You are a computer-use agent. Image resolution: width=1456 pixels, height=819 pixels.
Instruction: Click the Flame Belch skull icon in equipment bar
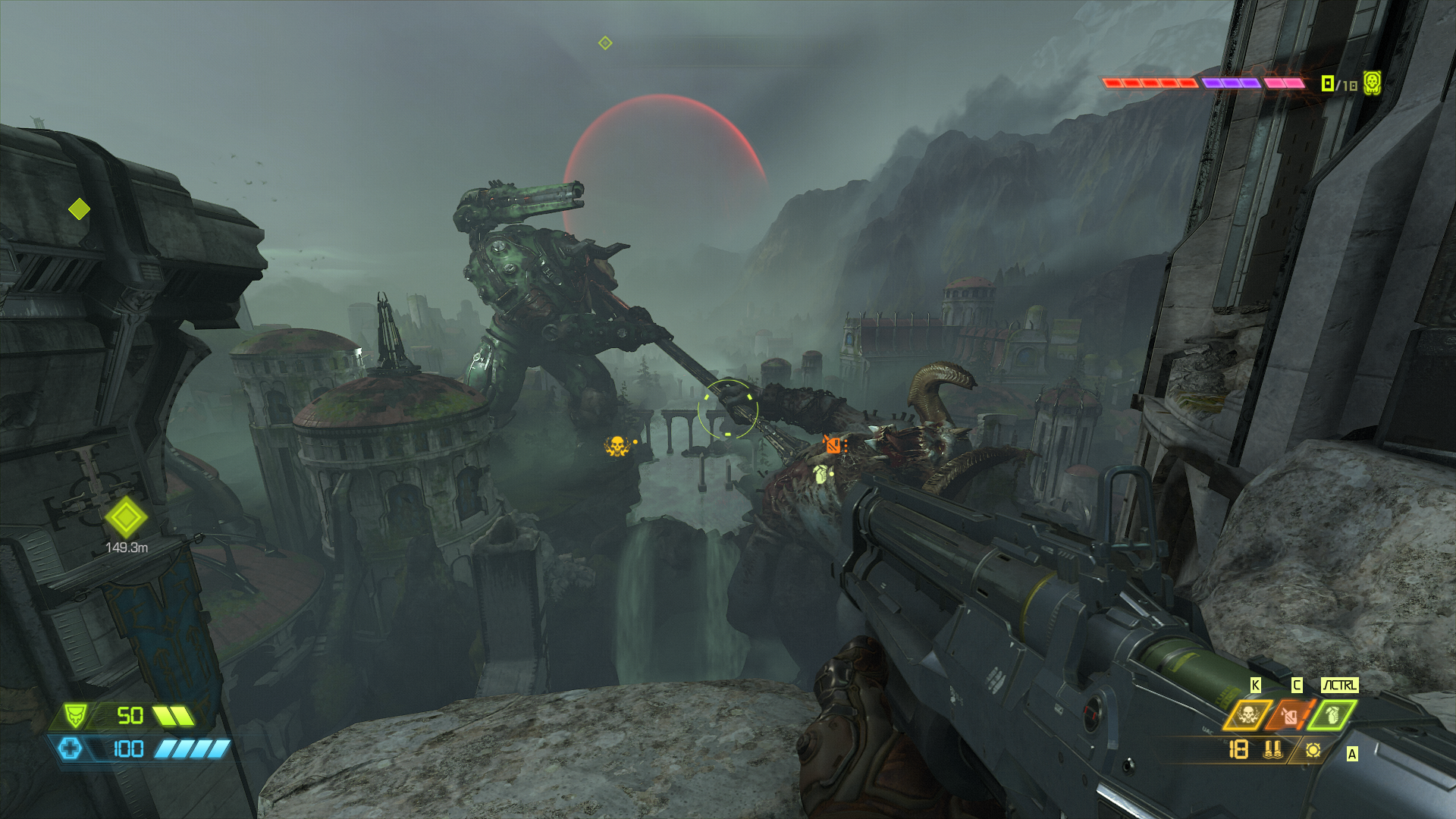pos(1247,714)
